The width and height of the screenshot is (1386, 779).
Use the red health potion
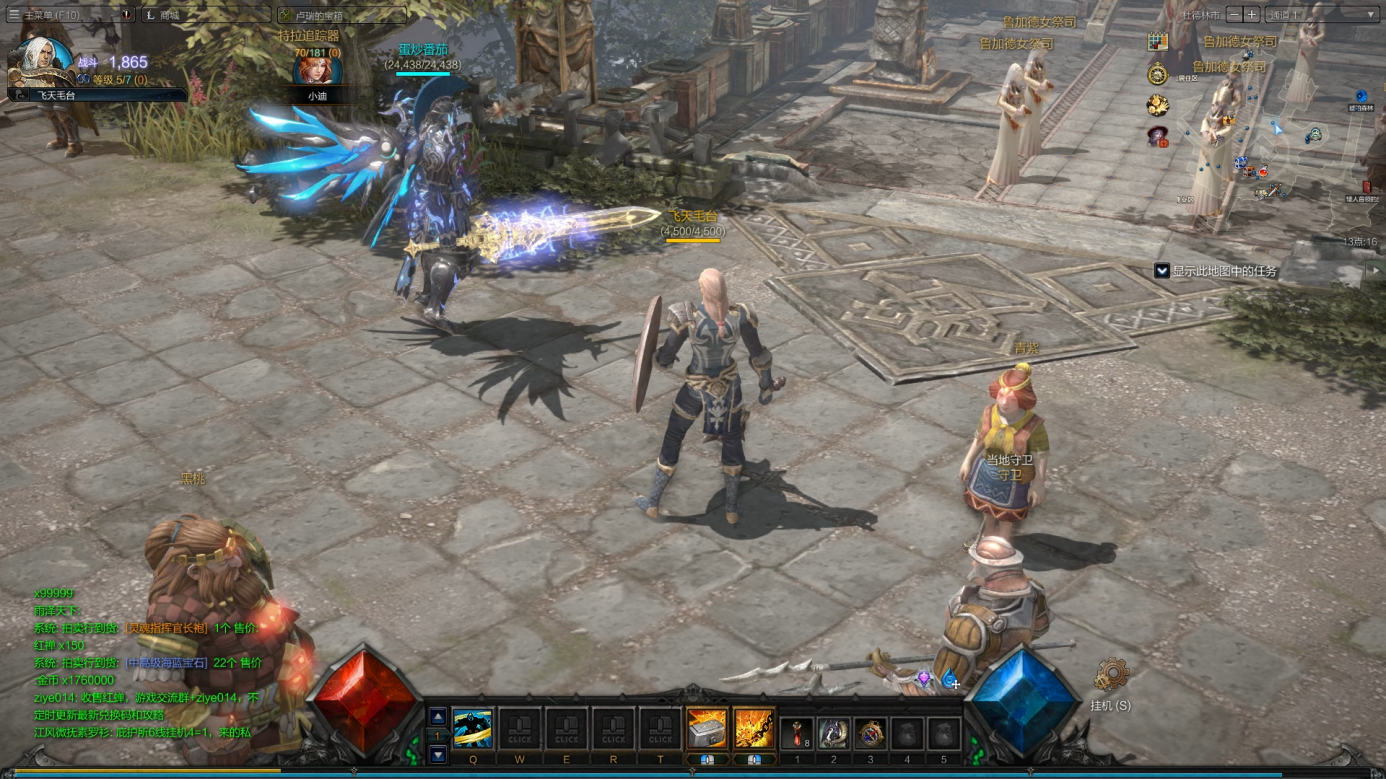coord(796,734)
